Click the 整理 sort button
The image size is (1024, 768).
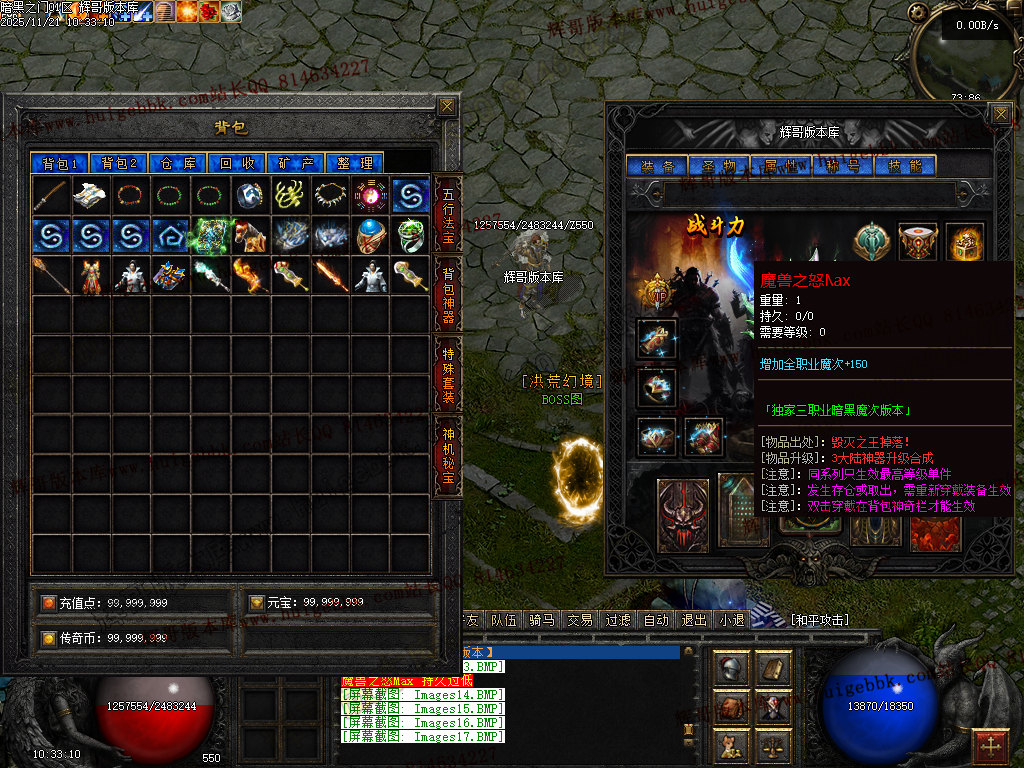(355, 163)
